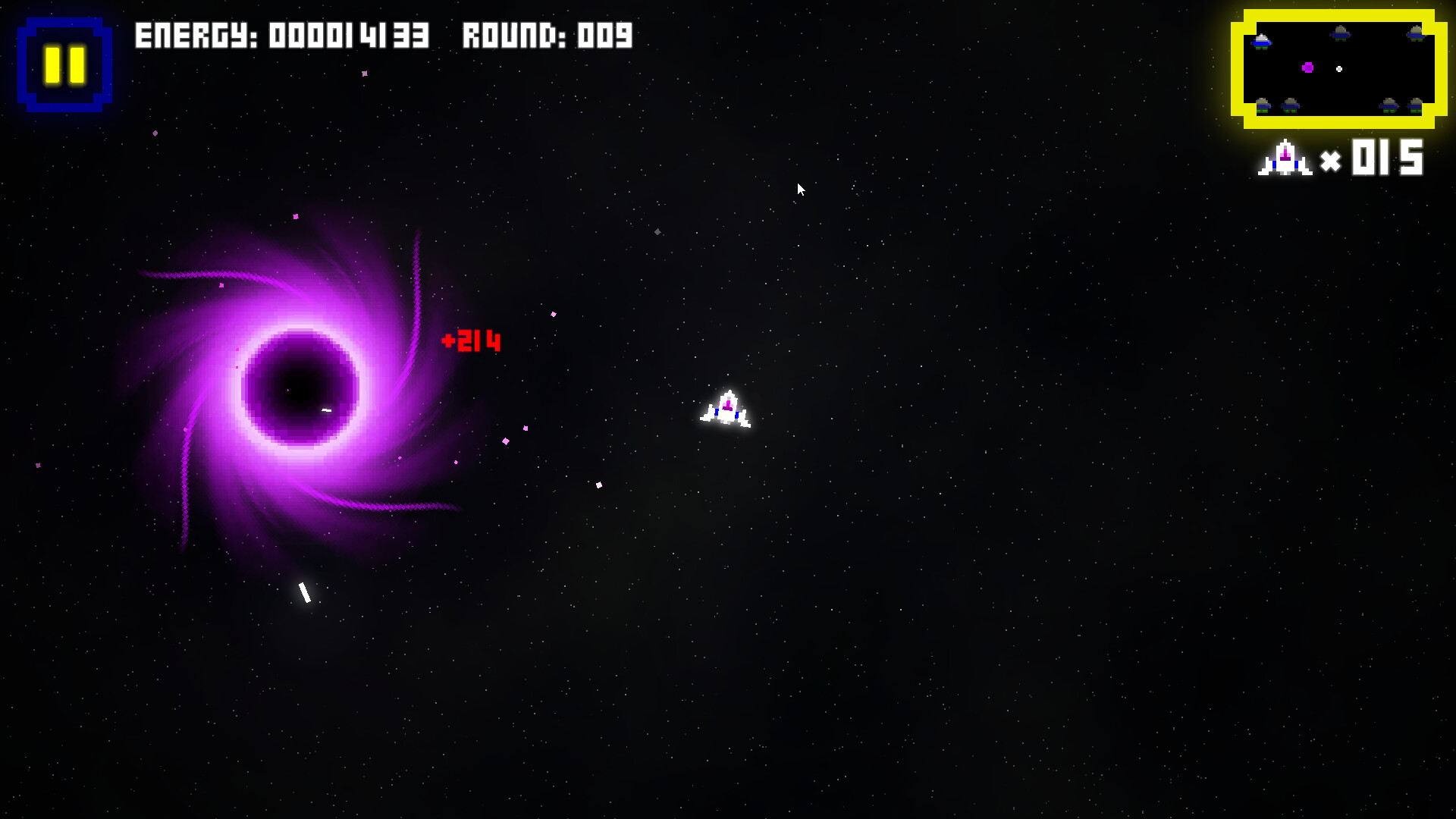
Task: Select the ENERGY: 00001 4133 header text
Action: [x=282, y=35]
